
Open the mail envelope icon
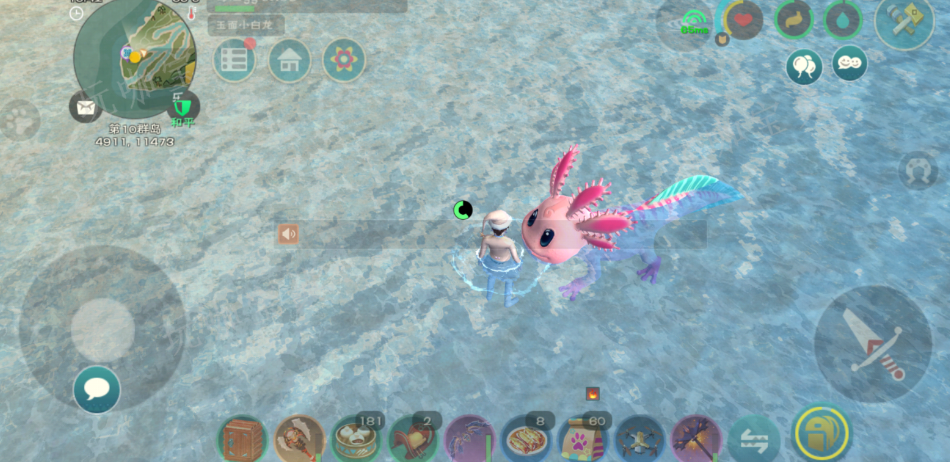tap(82, 106)
